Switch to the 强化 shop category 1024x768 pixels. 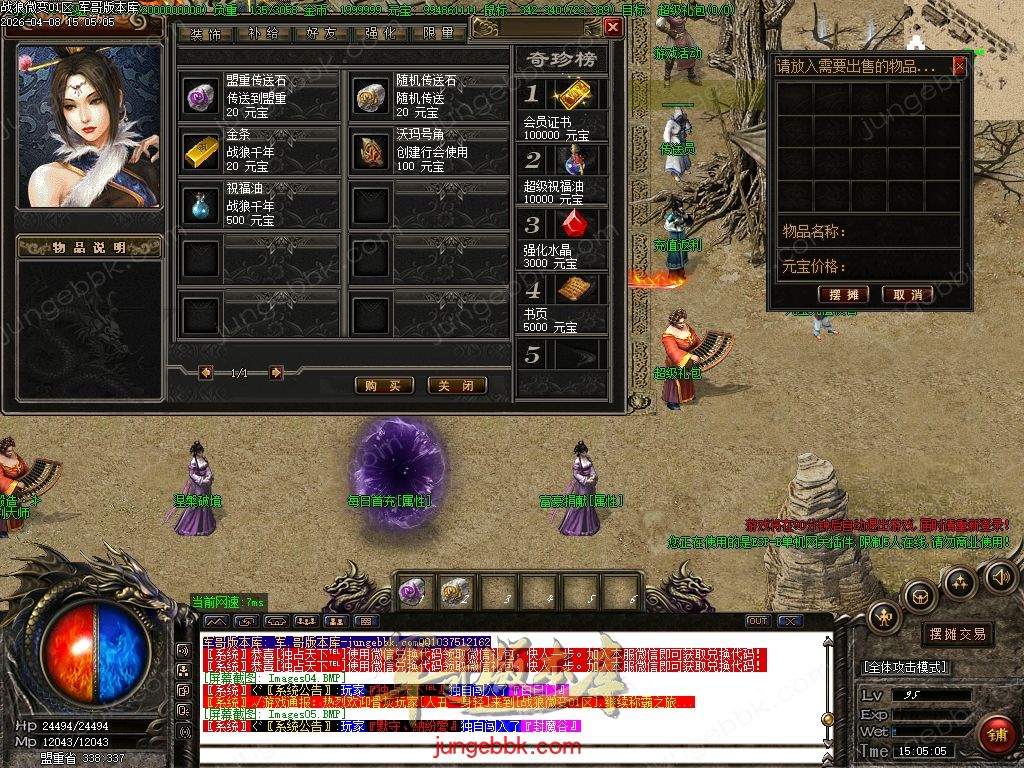[381, 33]
